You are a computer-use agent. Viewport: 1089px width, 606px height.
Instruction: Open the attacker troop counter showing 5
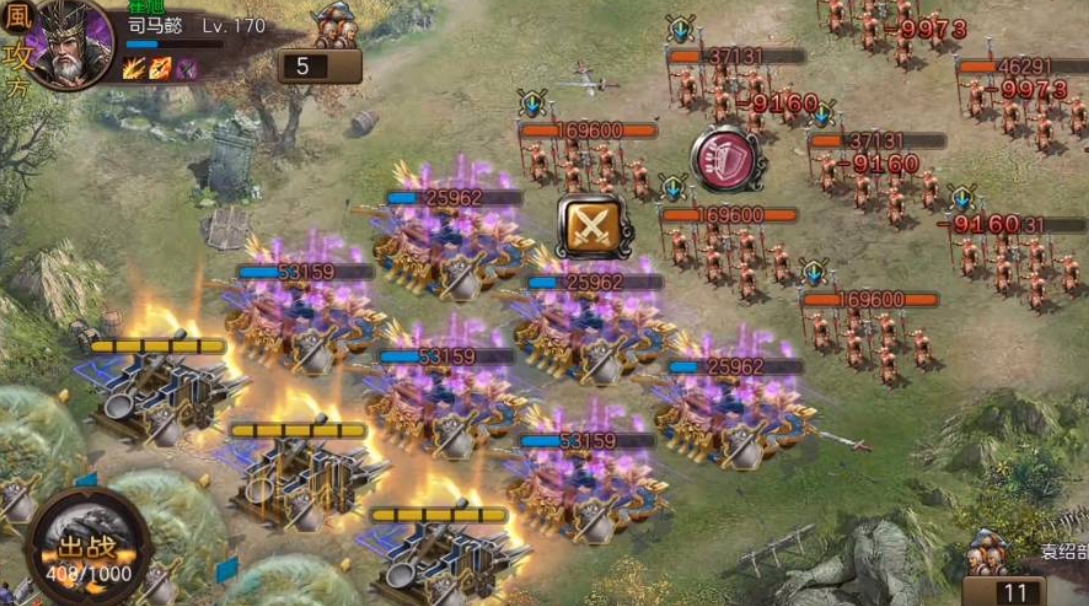320,66
